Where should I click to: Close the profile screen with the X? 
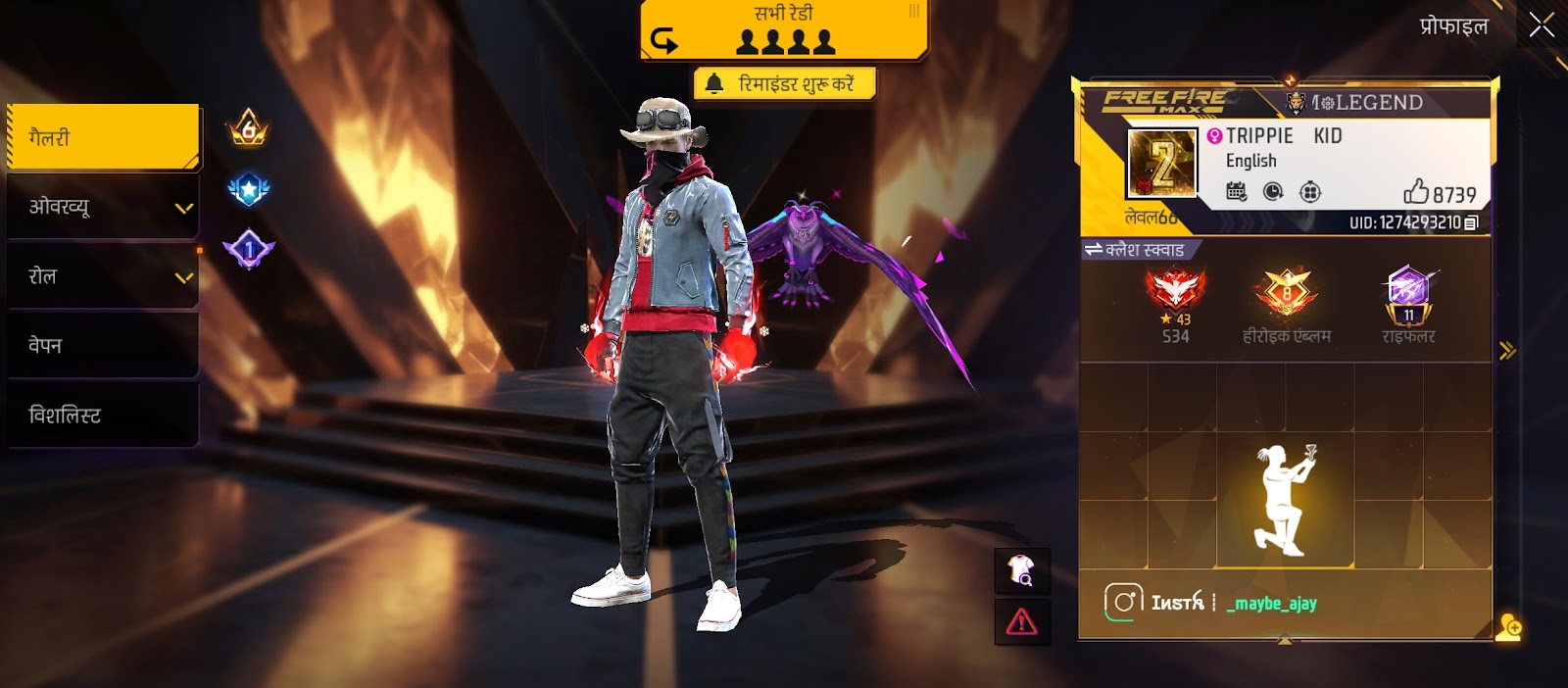(x=1542, y=25)
